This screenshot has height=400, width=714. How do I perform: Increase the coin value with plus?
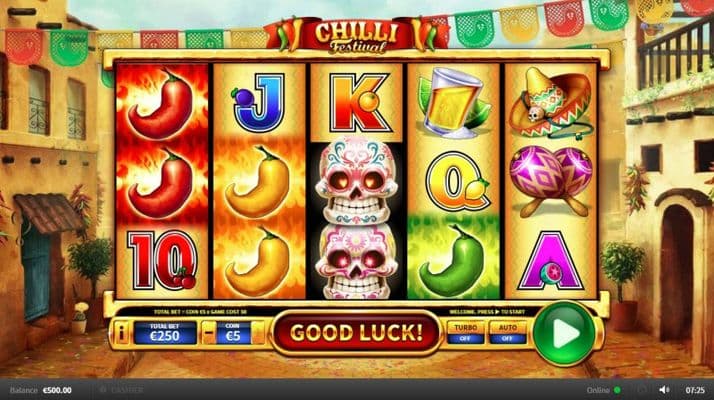257,333
